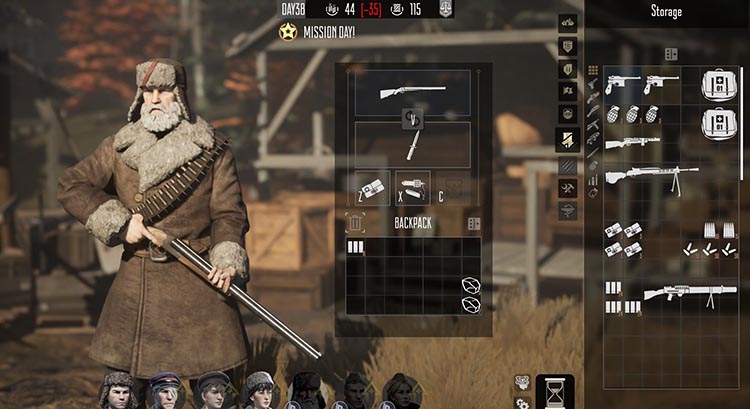Screen dimensions: 750x409
Task: Select the X quick slot item
Action: click(x=412, y=187)
